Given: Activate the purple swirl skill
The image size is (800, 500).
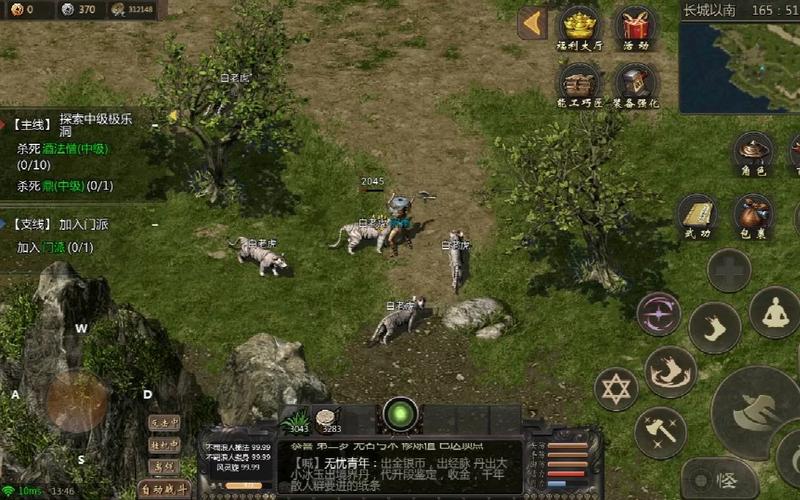Looking at the screenshot, I should tap(659, 313).
